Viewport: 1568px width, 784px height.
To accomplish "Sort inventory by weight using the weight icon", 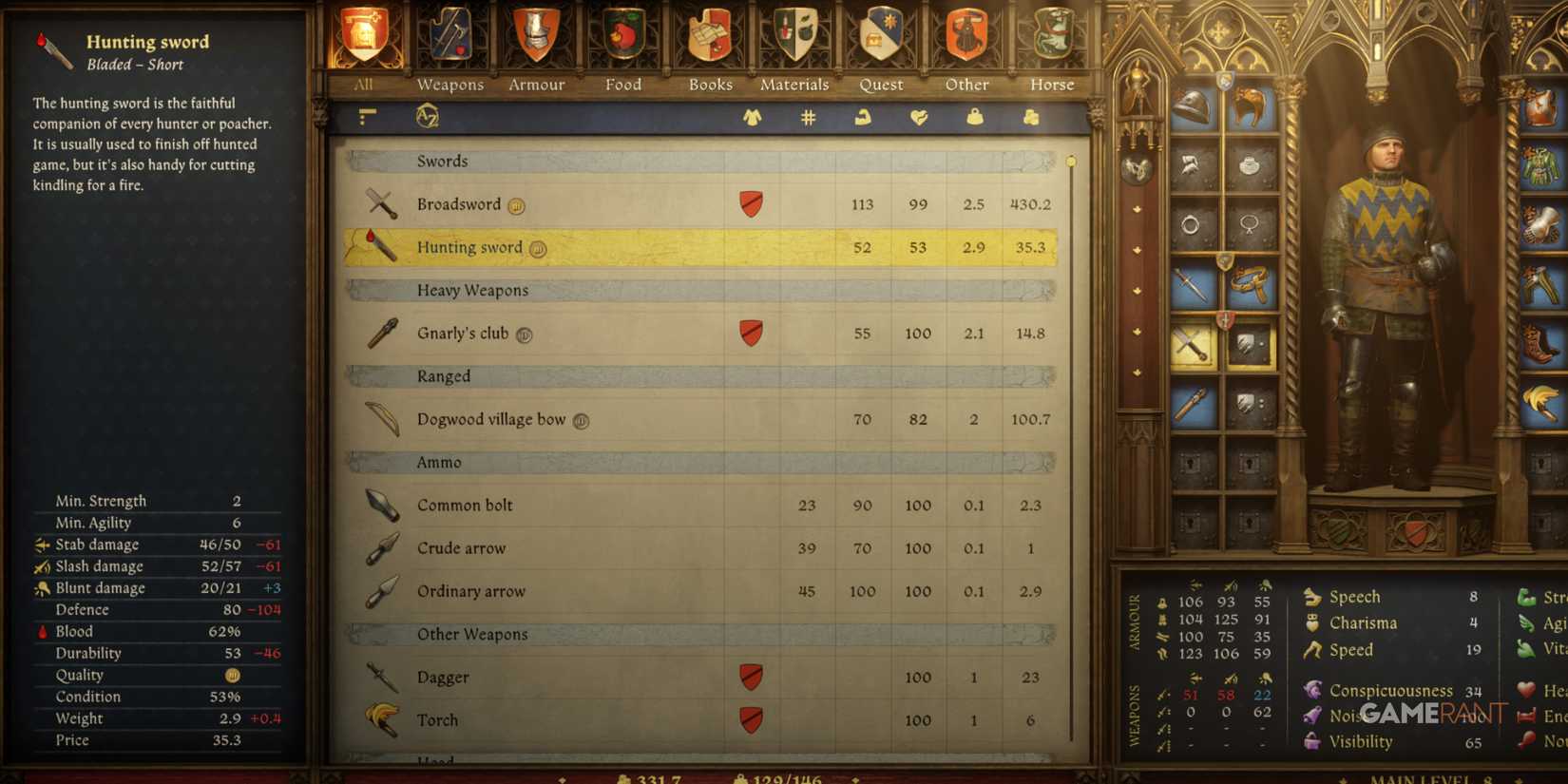I will 973,118.
